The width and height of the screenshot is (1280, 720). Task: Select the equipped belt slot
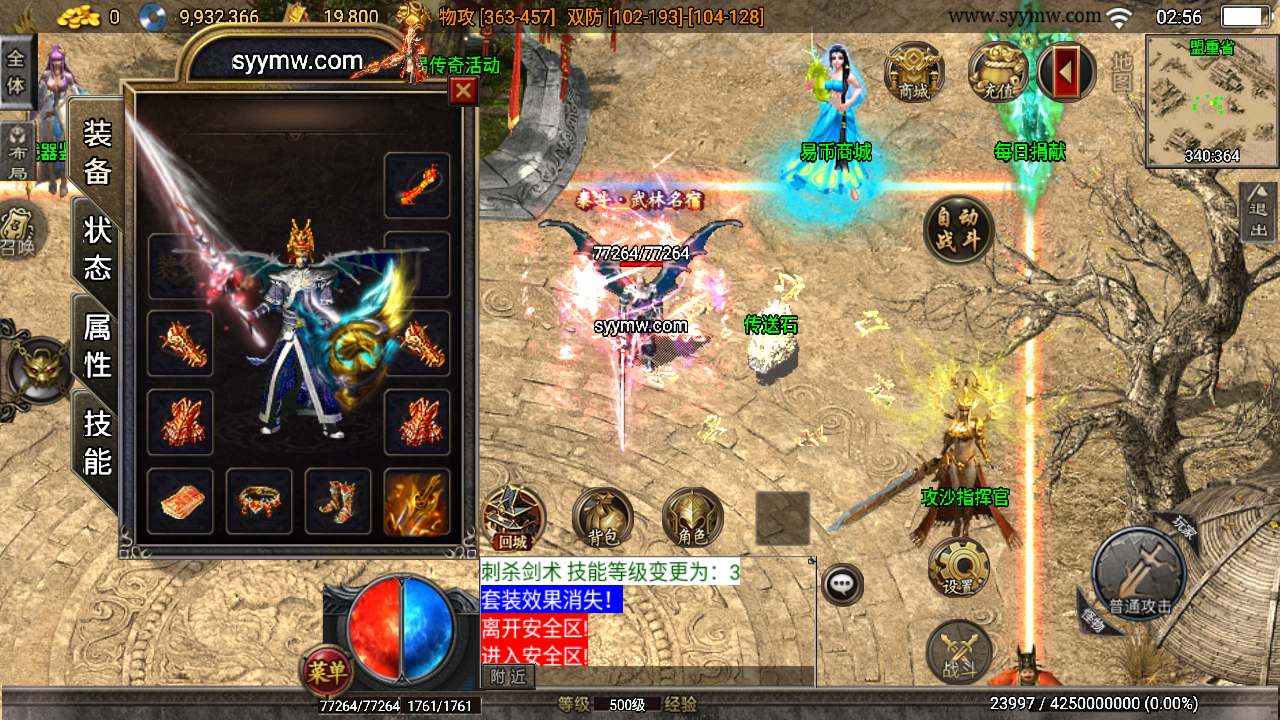[259, 502]
